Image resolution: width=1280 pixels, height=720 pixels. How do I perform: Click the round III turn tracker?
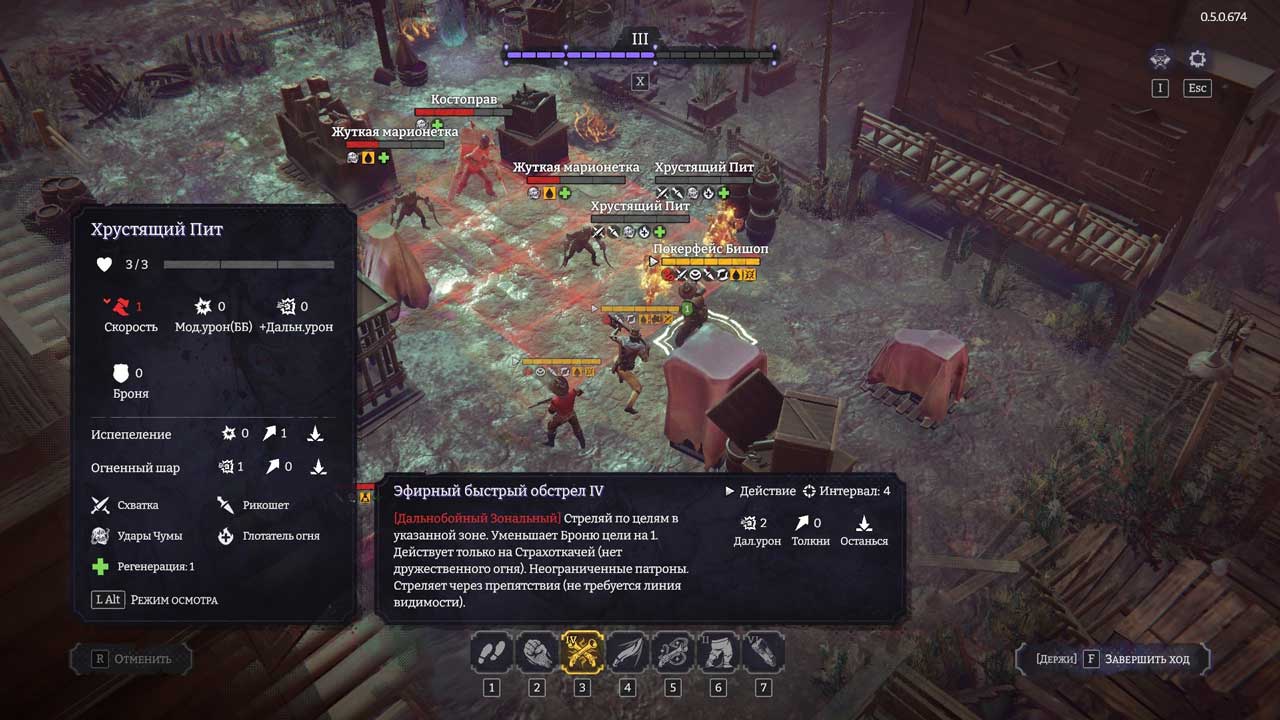(640, 40)
